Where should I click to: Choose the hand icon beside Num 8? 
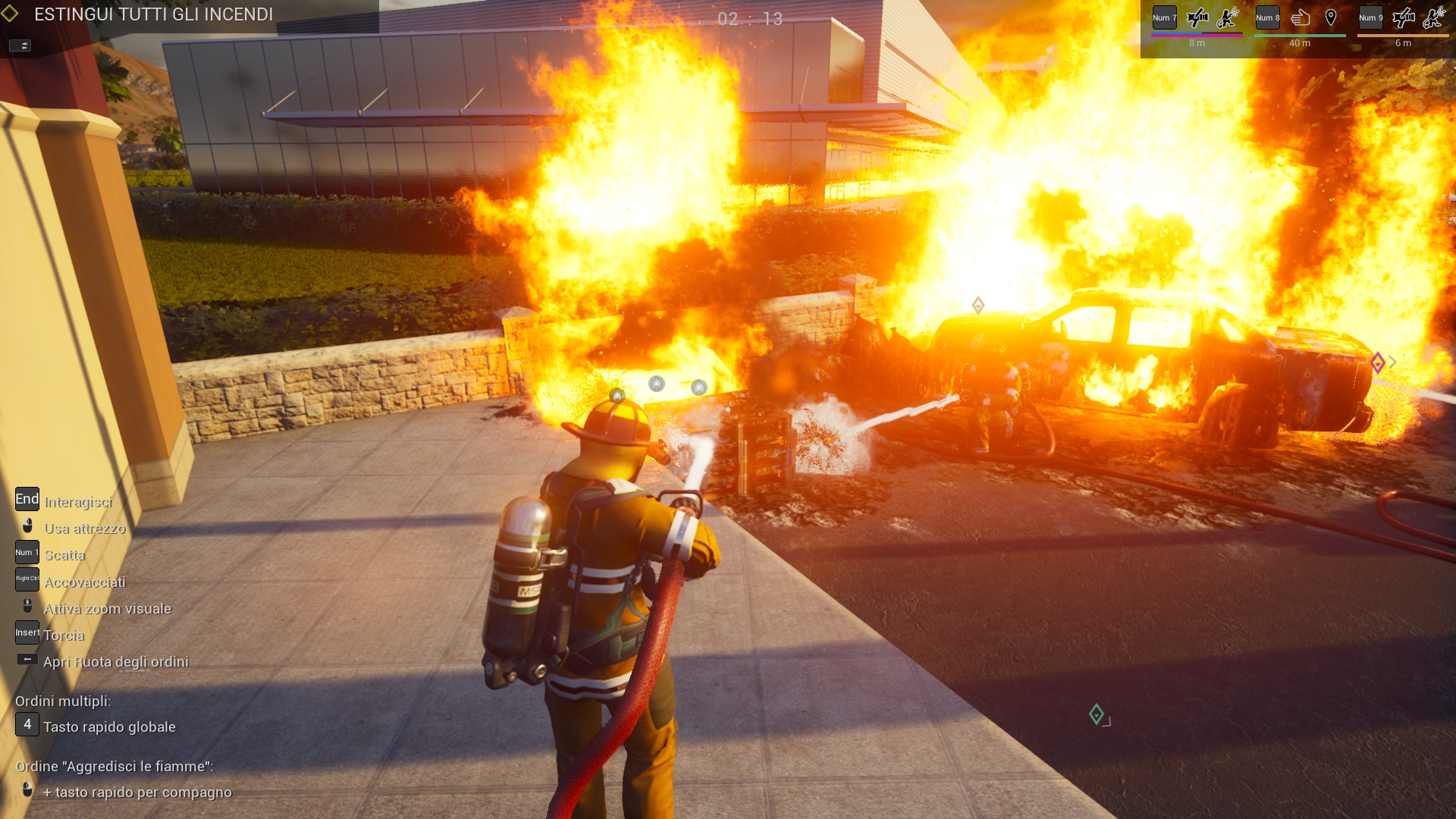1301,17
